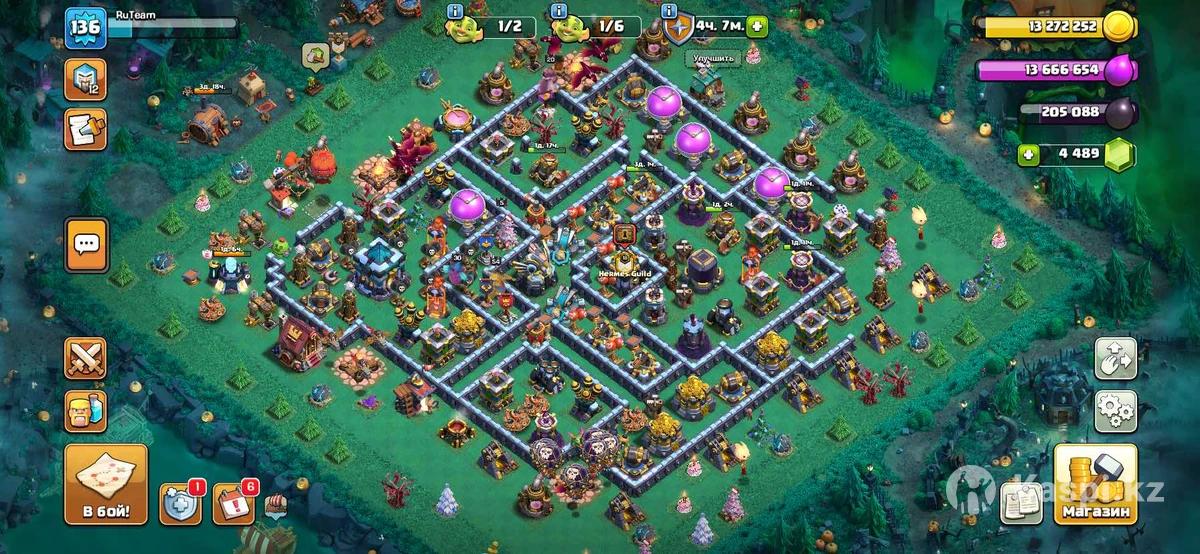Open the shield icon with one notification
1200x554 pixels.
180,503
